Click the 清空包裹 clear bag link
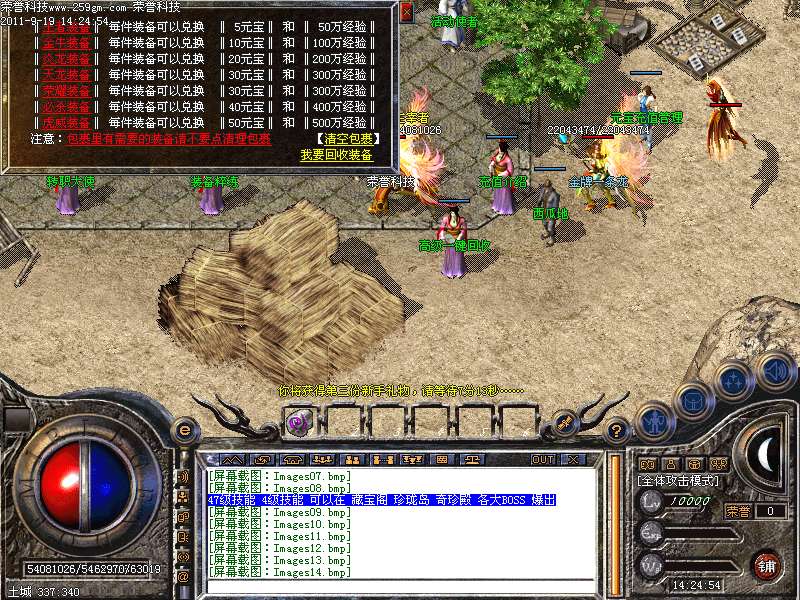This screenshot has height=600, width=800. click(345, 139)
